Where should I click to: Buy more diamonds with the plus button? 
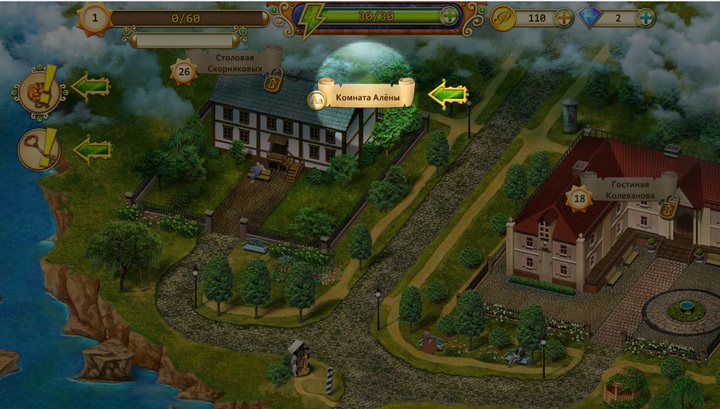[645, 18]
